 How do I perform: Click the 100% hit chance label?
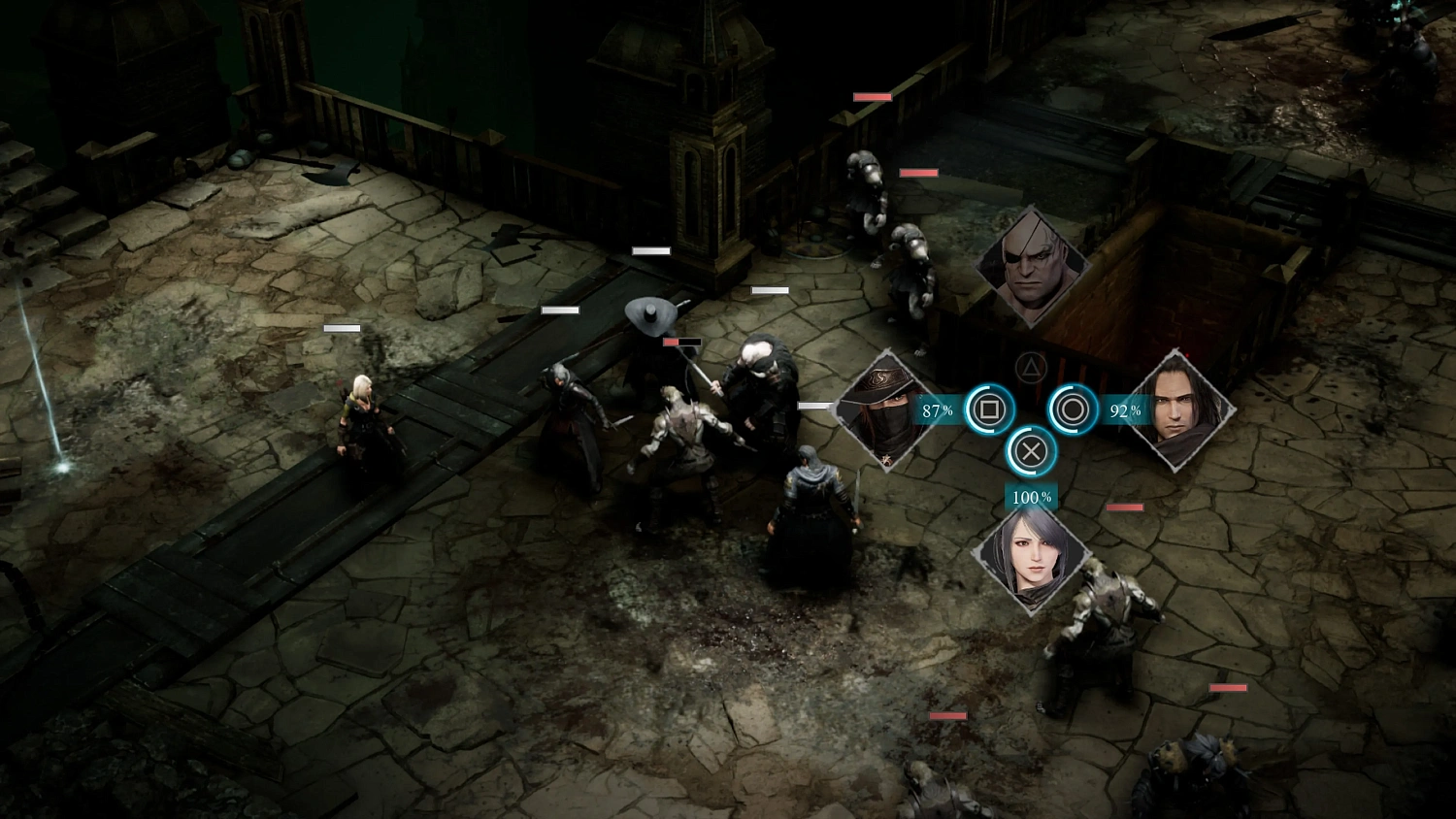(x=1029, y=498)
